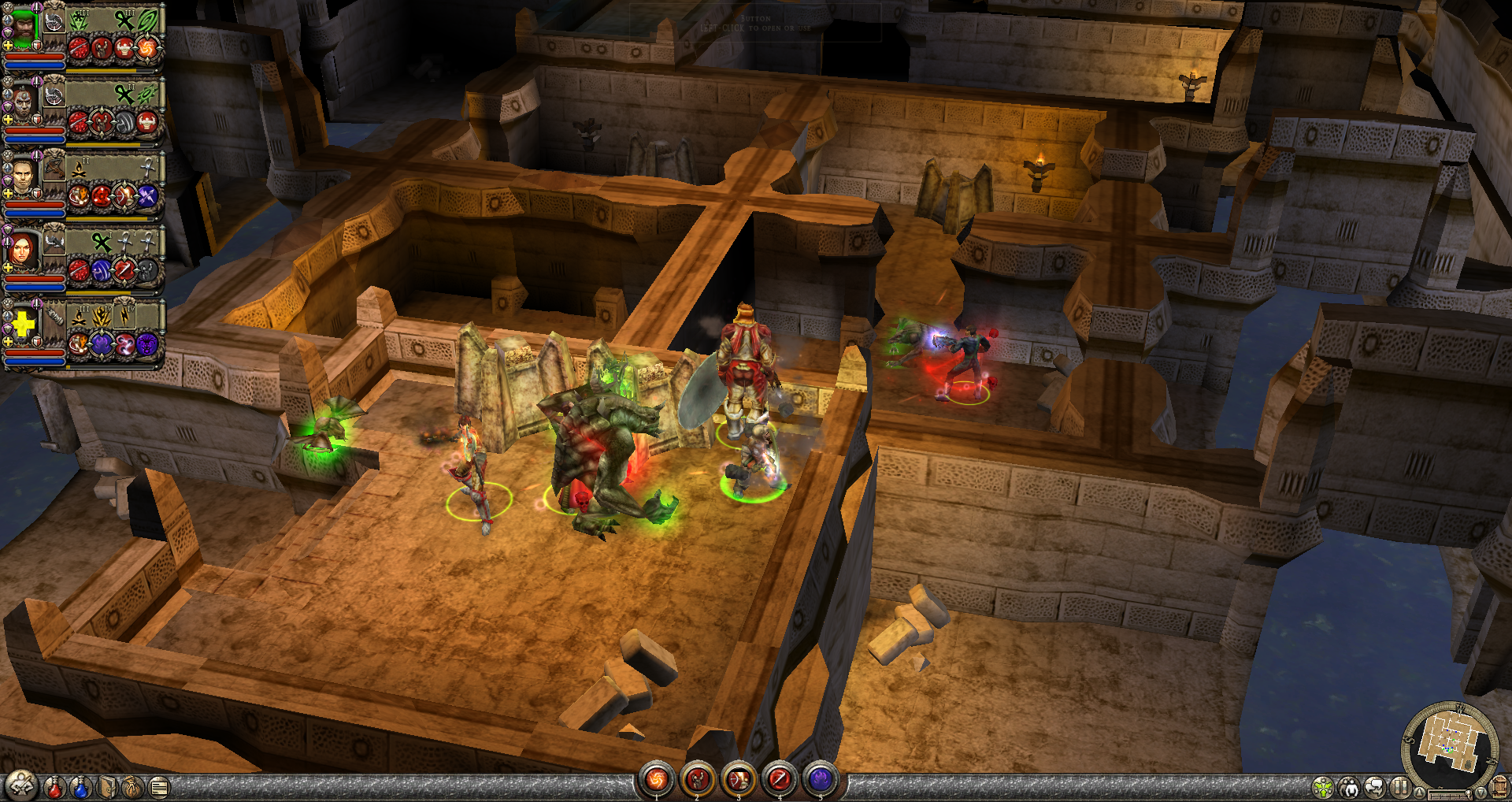Open the journal book icon
Image resolution: width=1512 pixels, height=802 pixels.
[108, 786]
